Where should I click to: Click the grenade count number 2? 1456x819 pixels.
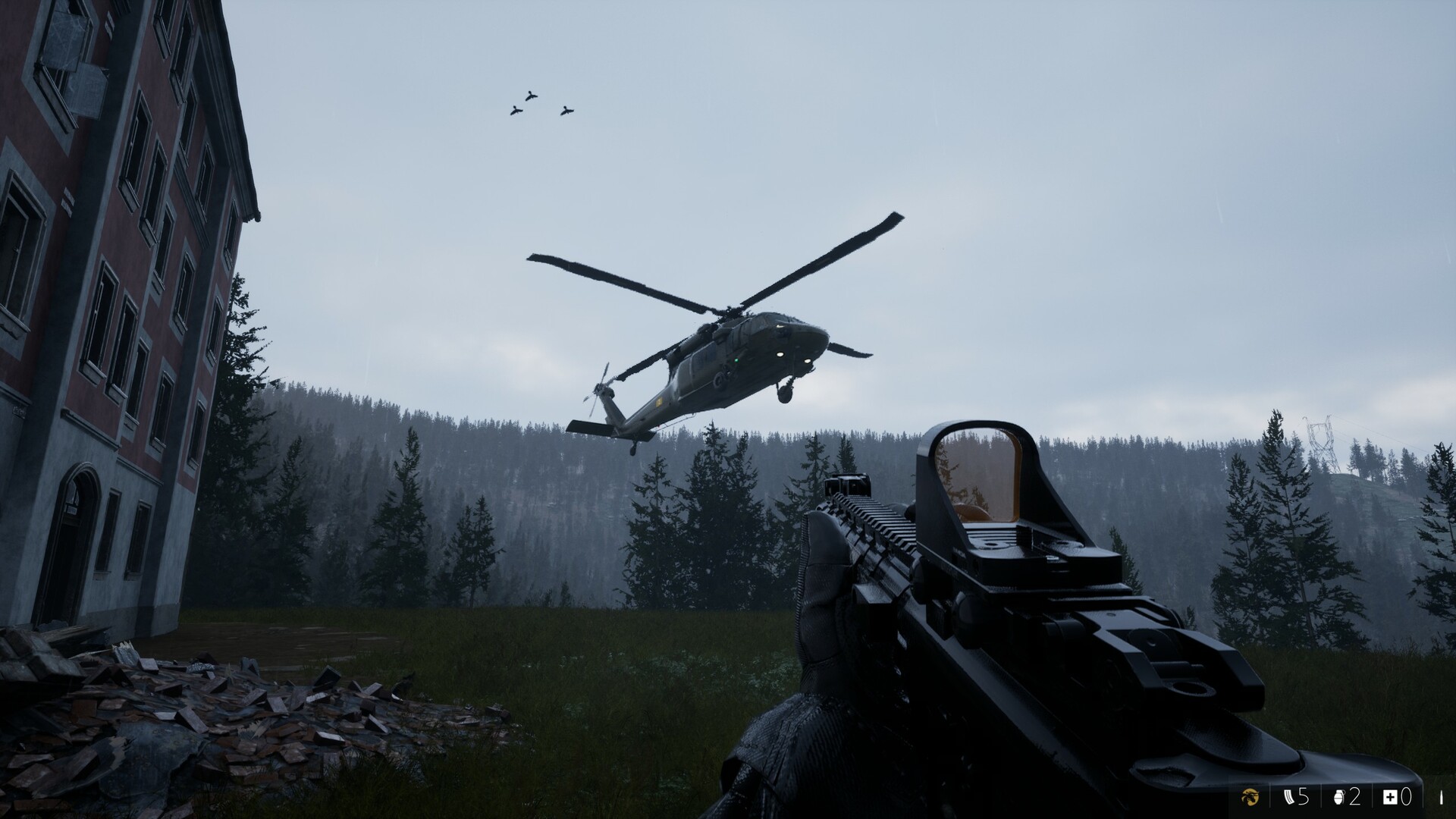[1357, 797]
